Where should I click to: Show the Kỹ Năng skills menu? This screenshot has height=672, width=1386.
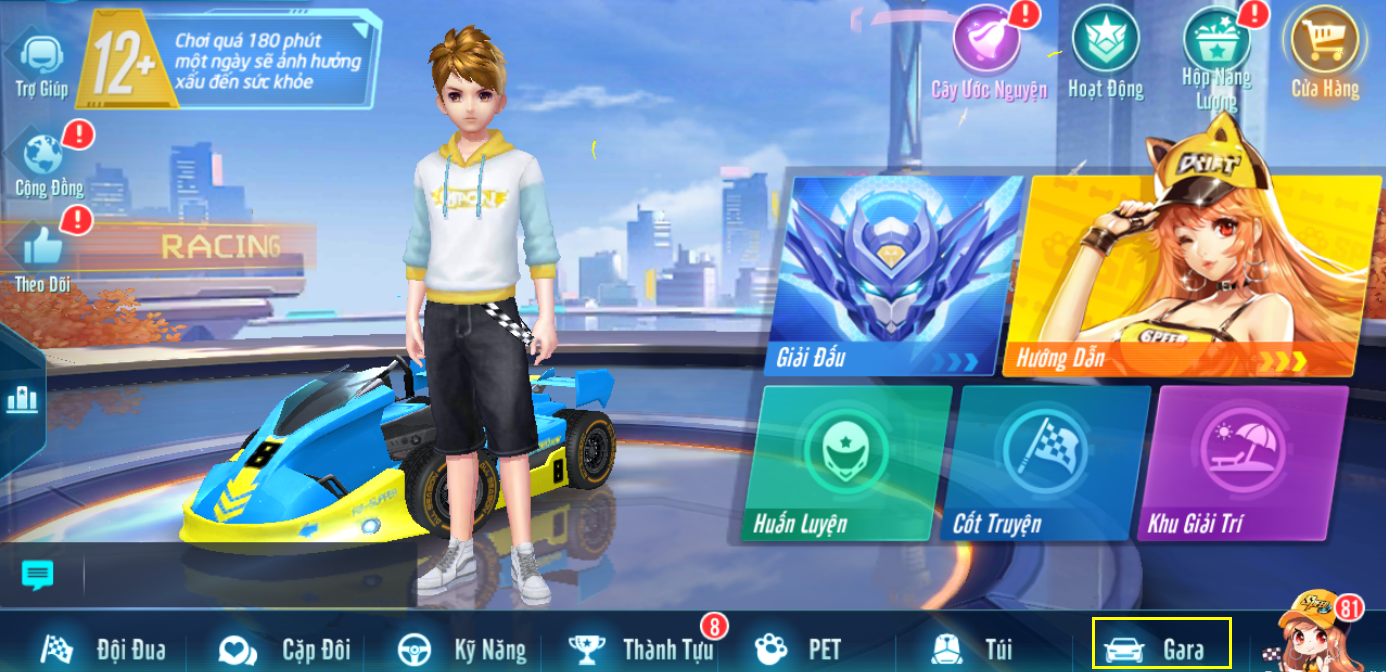coord(461,650)
